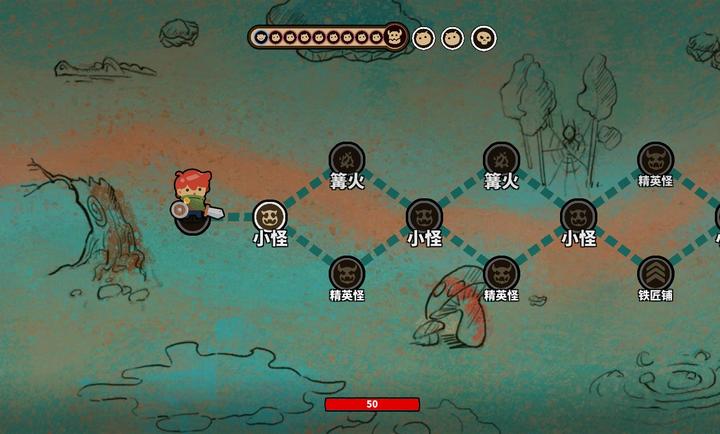
Task: Choose the 铁匠铺 blacksmith node
Action: tap(655, 273)
